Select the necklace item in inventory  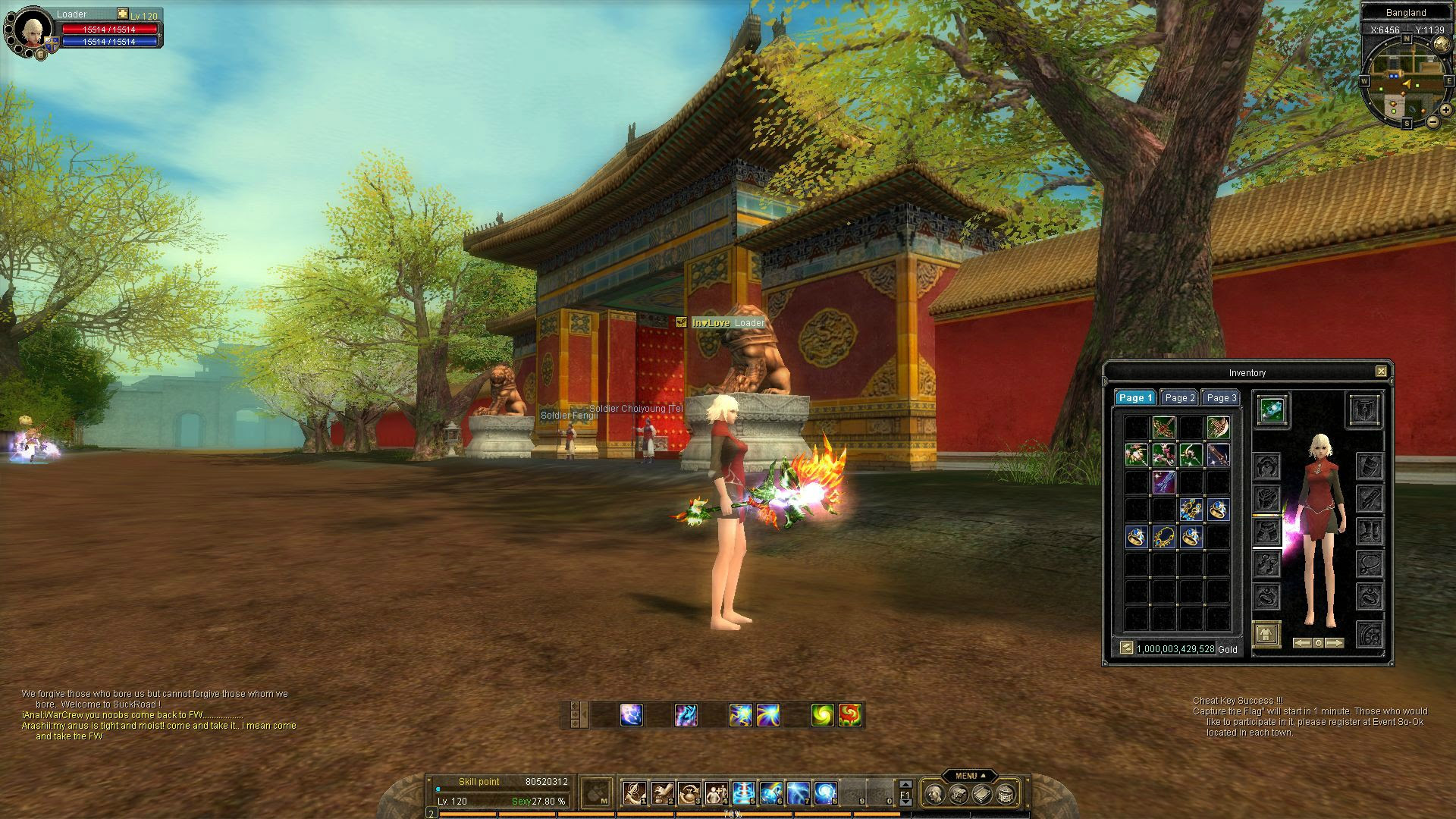1163,538
